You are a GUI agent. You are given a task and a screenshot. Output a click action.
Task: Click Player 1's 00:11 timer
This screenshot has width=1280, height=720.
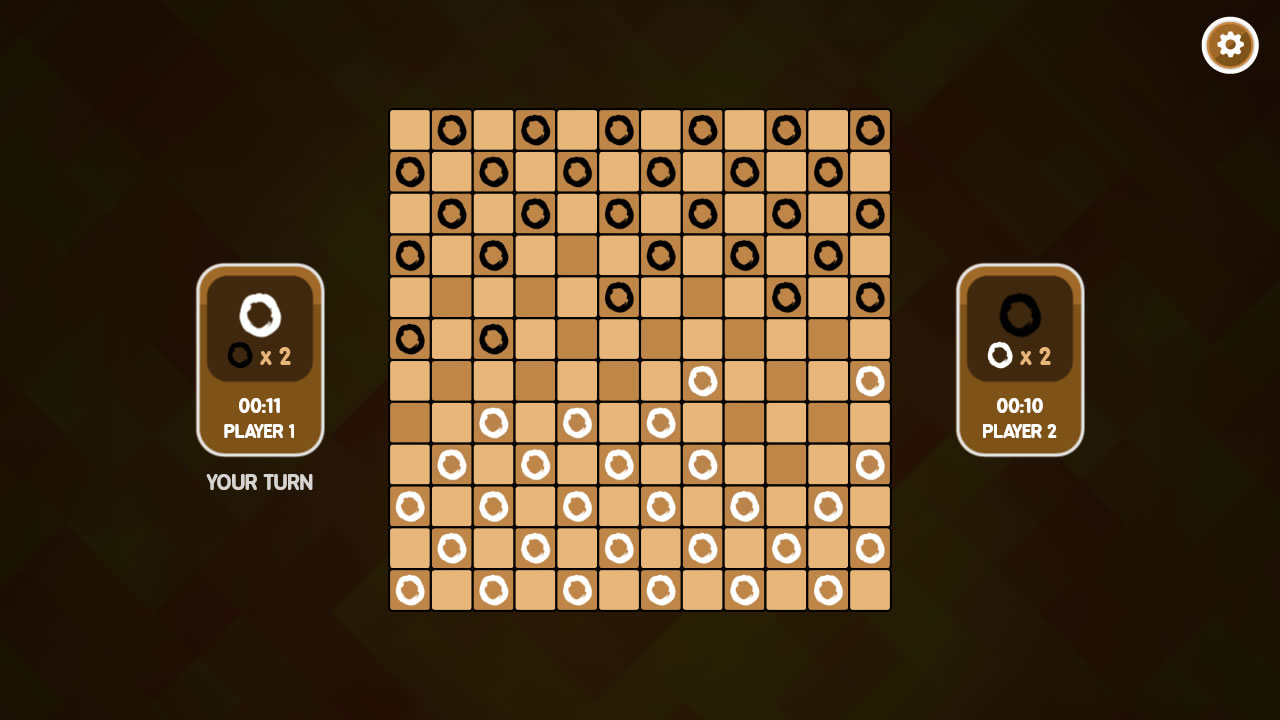pyautogui.click(x=260, y=406)
